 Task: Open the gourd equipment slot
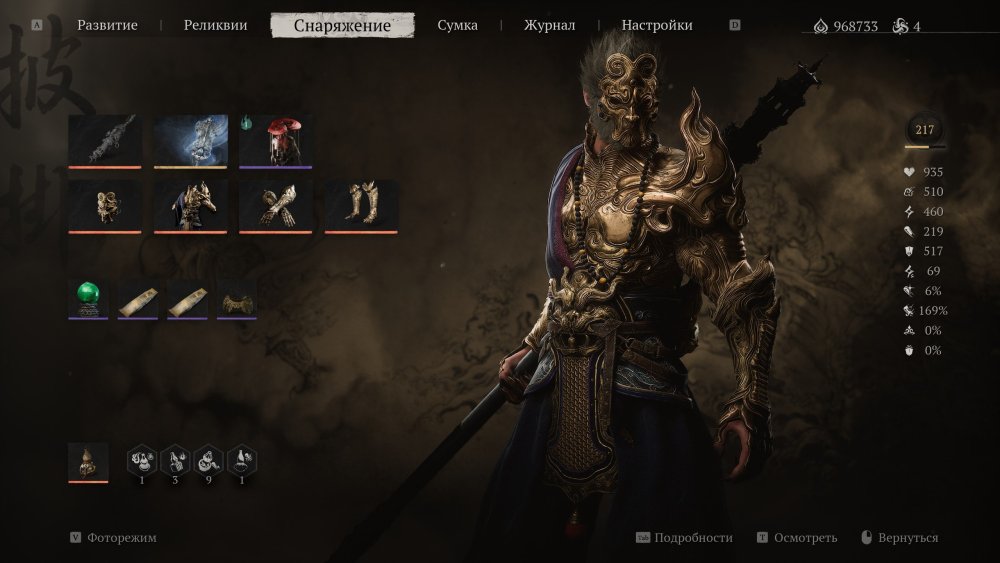[88, 462]
